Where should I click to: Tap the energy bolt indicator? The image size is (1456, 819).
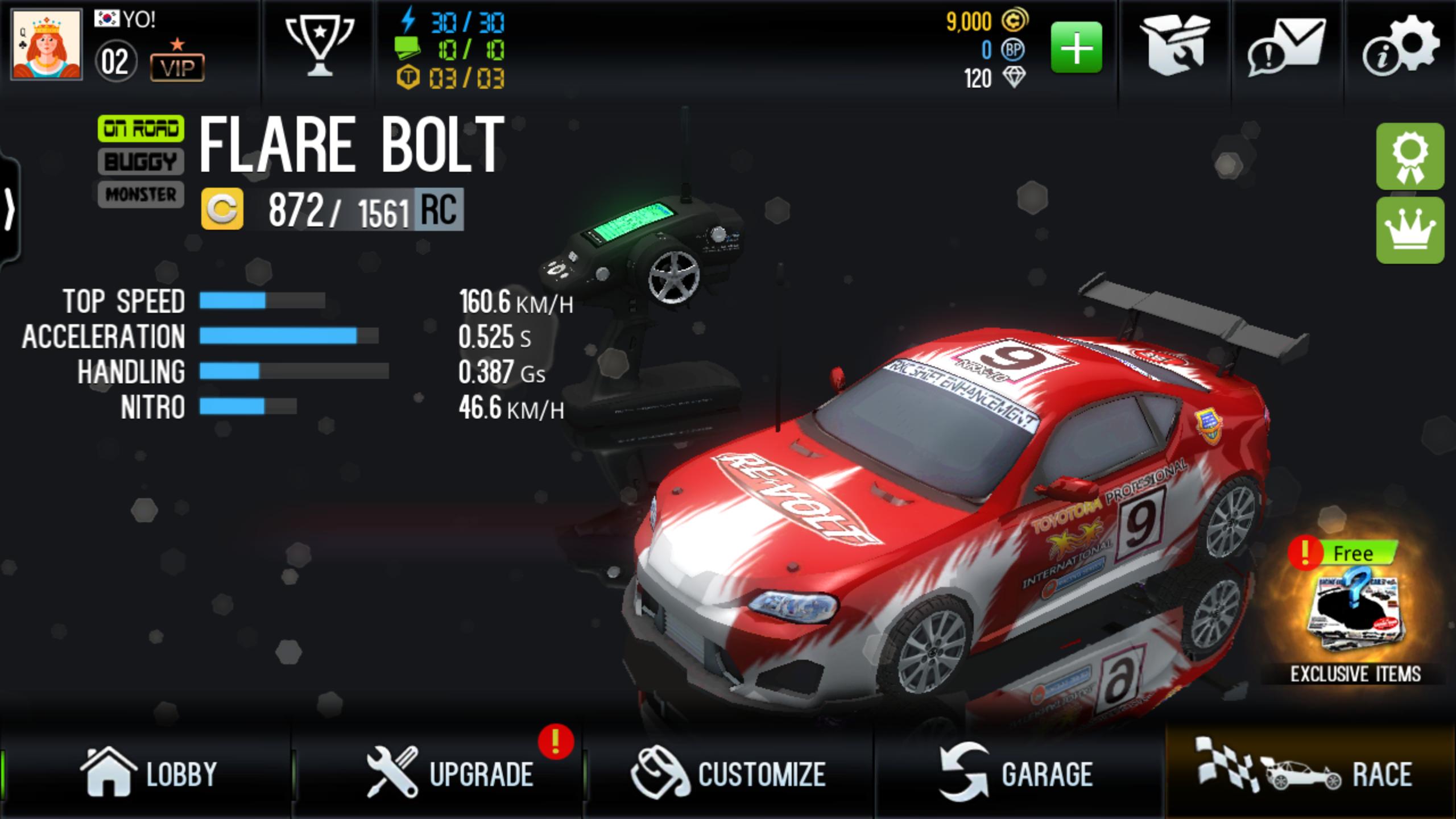[408, 23]
